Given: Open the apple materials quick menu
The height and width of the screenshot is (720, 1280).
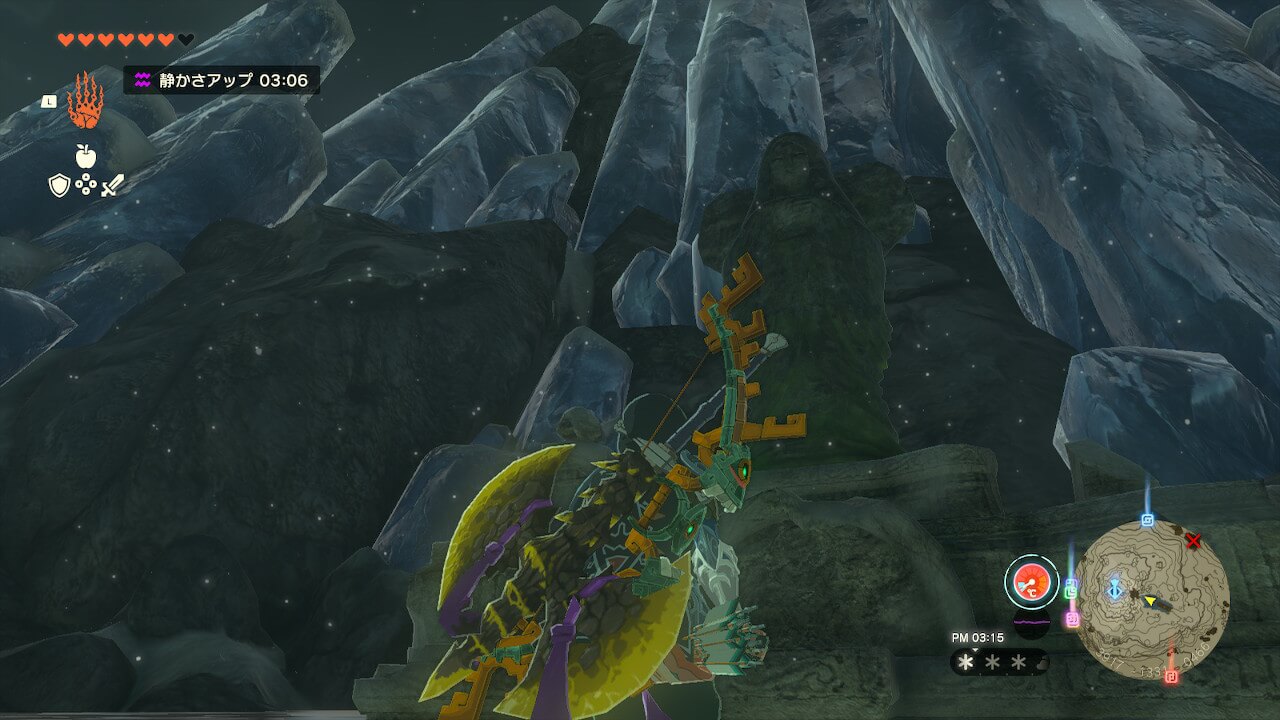Looking at the screenshot, I should tap(85, 157).
